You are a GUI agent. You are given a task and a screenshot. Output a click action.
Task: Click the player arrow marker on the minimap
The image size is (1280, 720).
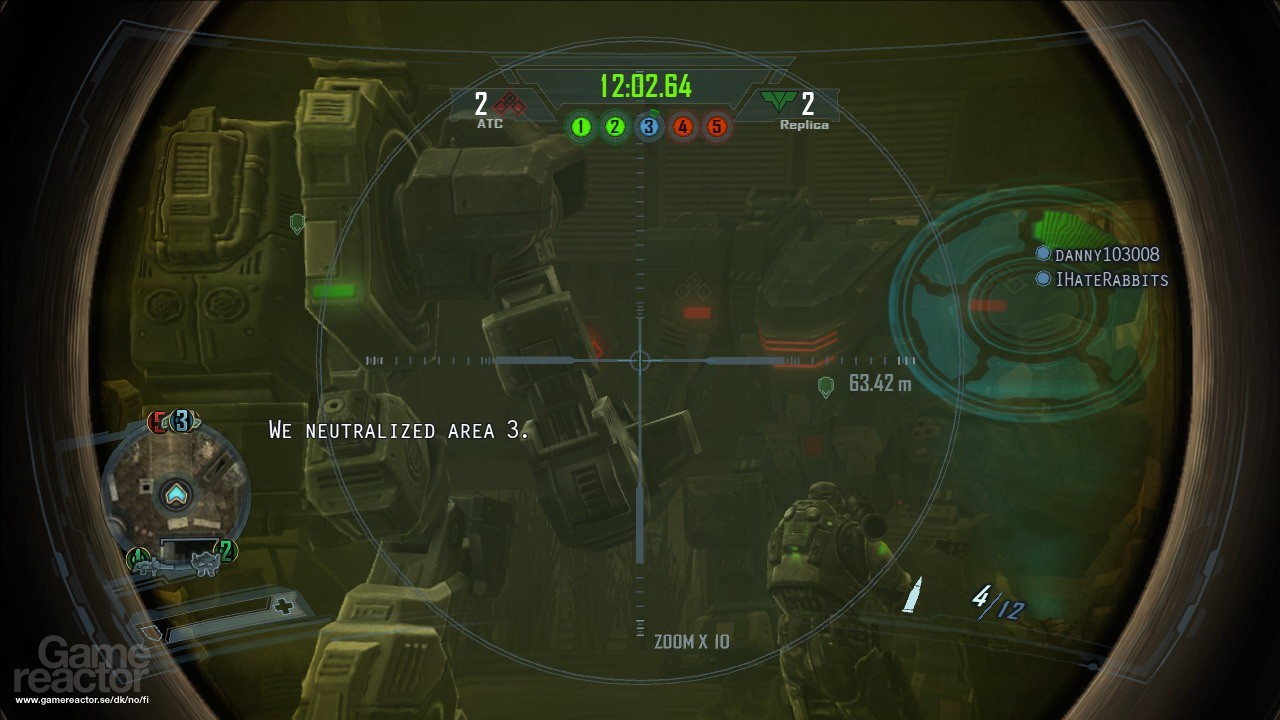pyautogui.click(x=174, y=494)
